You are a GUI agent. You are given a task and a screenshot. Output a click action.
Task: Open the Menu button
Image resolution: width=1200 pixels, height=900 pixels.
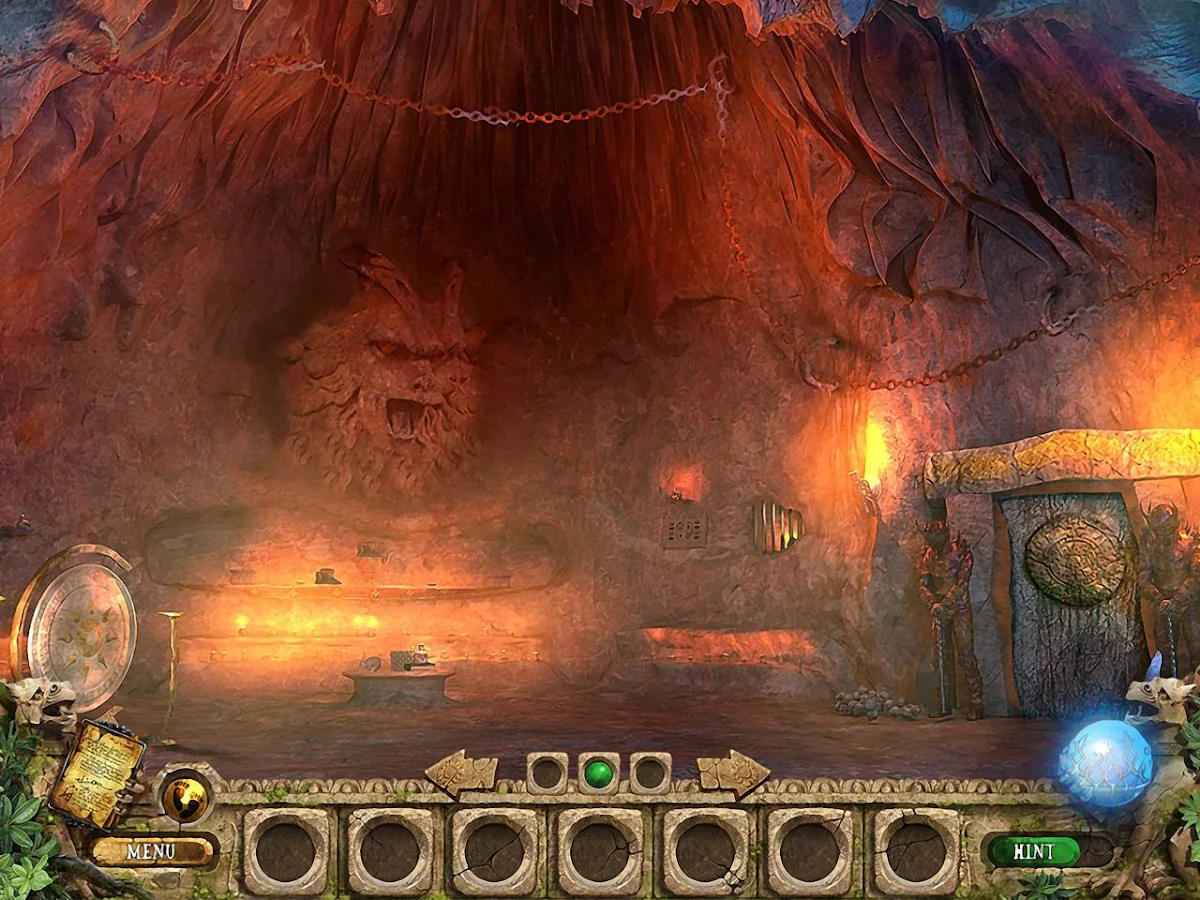152,852
